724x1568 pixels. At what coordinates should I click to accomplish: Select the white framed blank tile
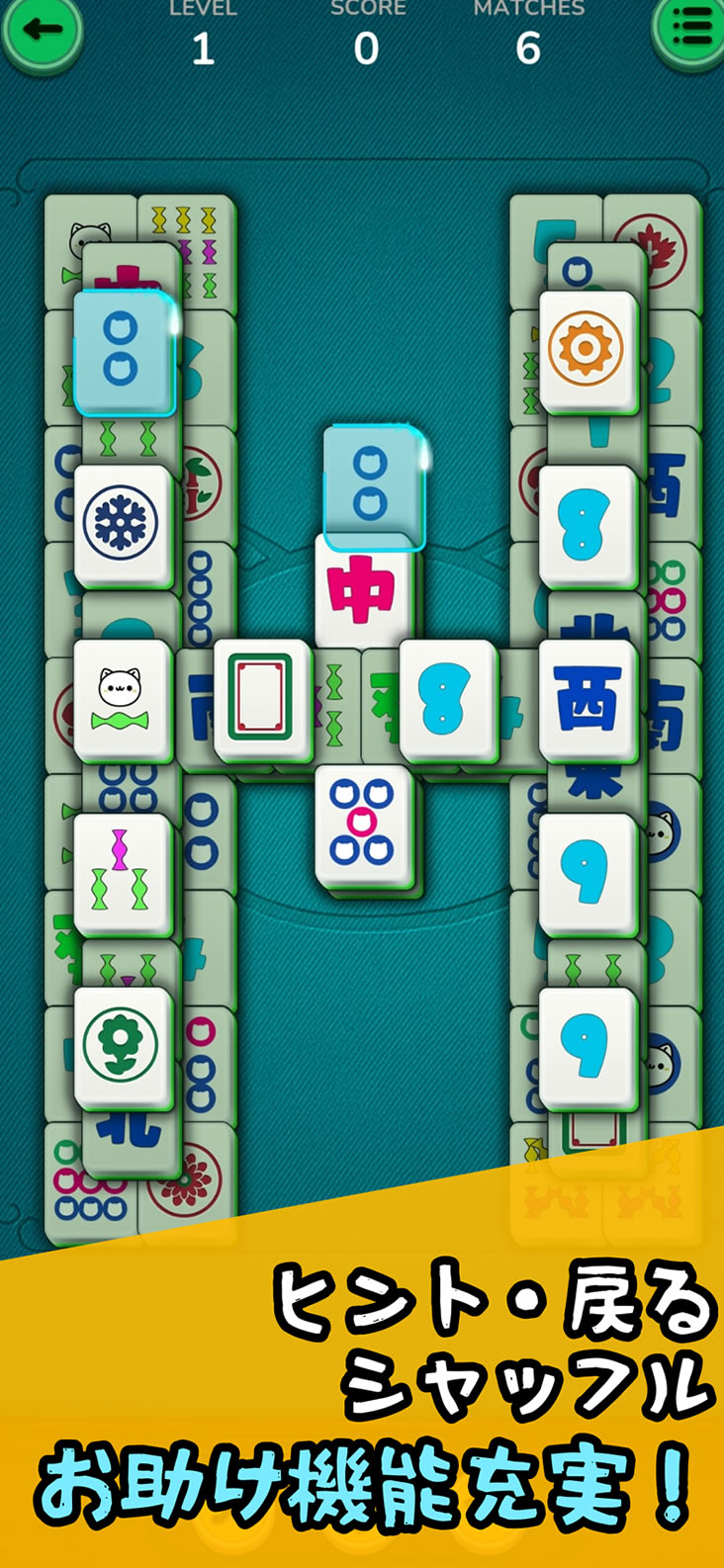(x=260, y=697)
